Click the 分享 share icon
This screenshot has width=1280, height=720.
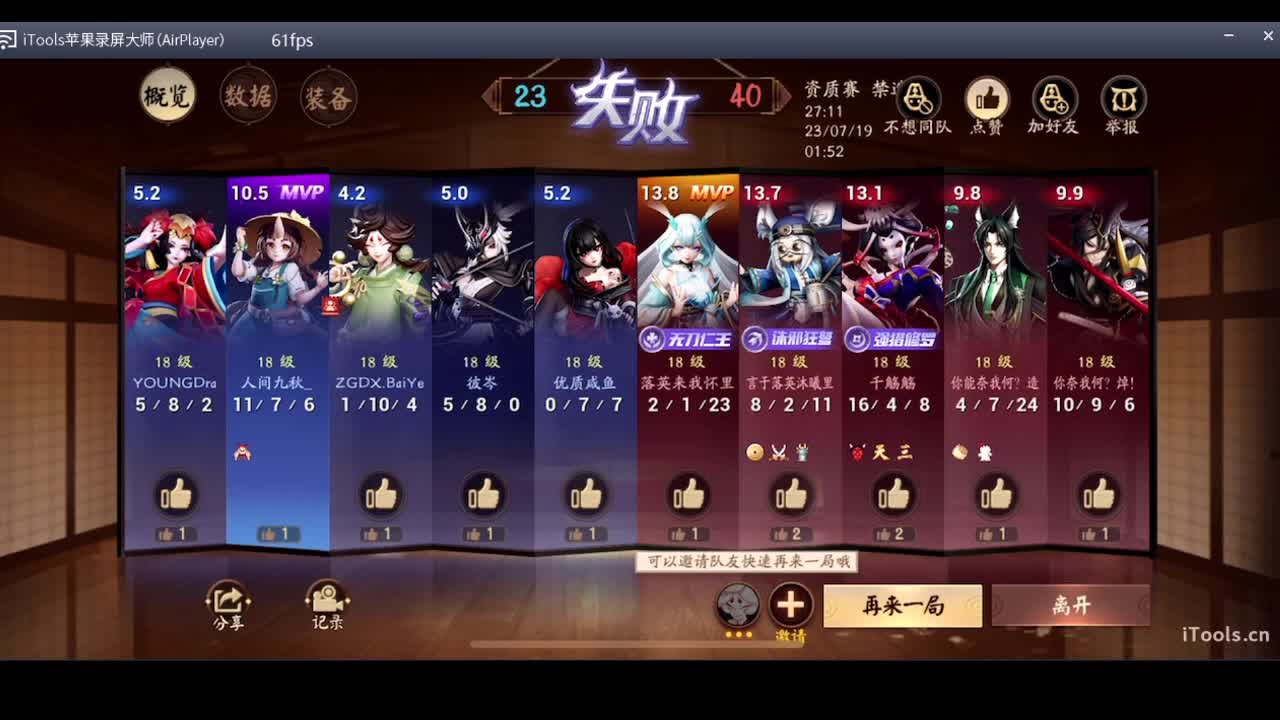[228, 600]
